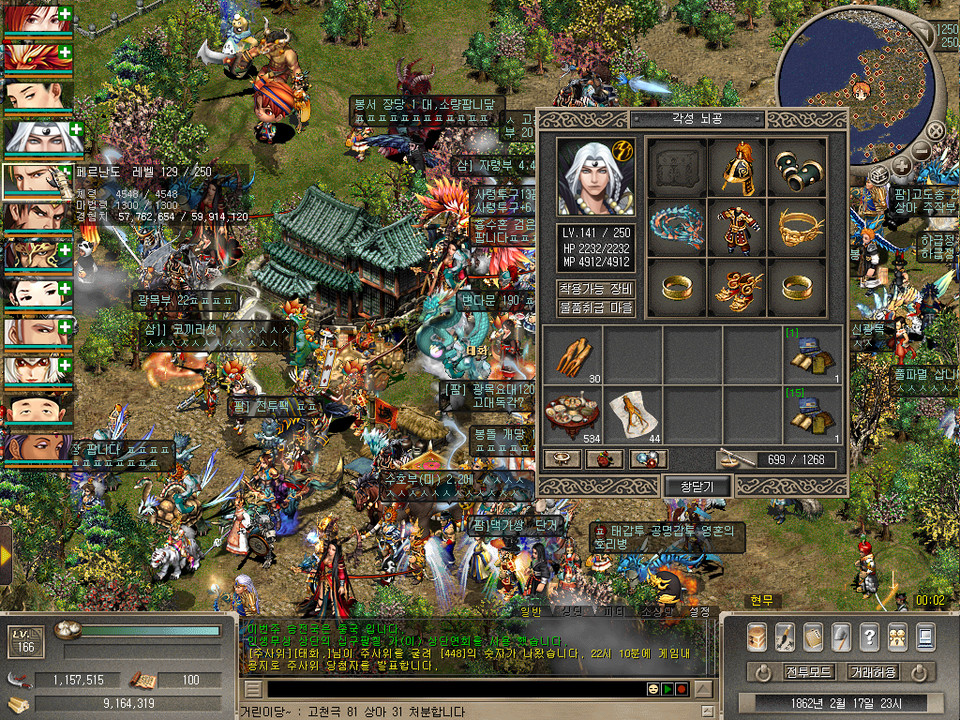Select the ginseng scroll item stack of 44
Viewport: 960px width, 720px height.
pyautogui.click(x=633, y=415)
